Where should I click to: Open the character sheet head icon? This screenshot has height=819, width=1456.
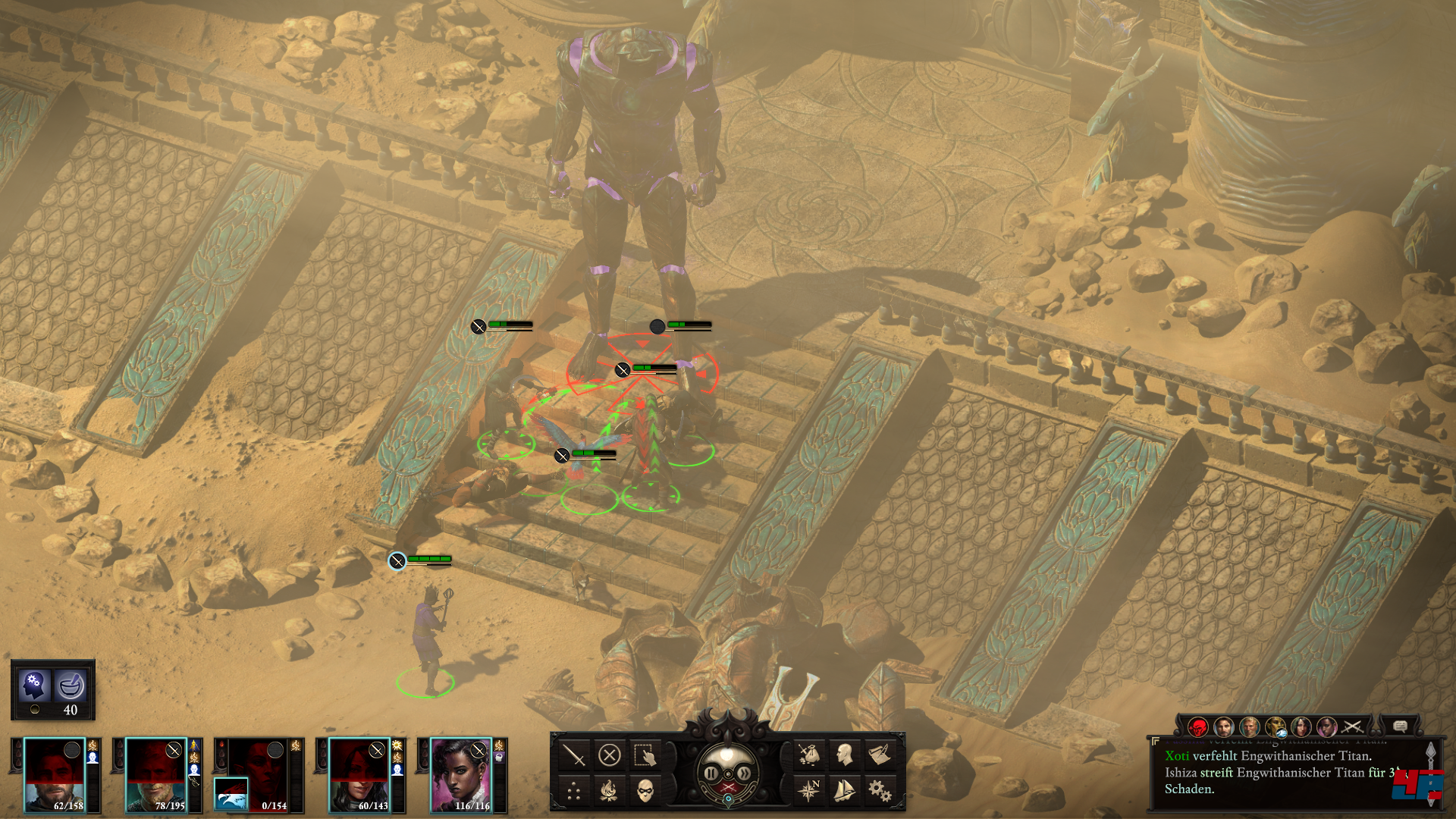coord(844,755)
